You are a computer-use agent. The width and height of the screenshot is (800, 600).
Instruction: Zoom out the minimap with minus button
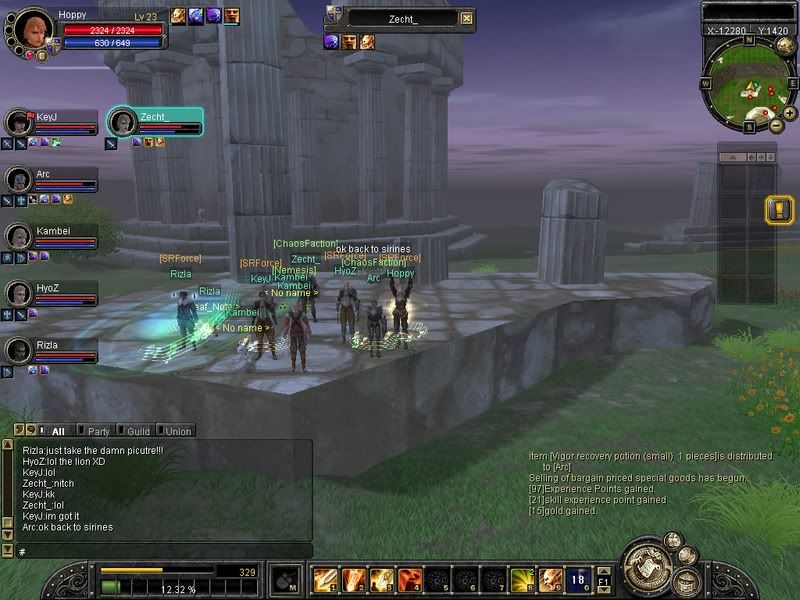(776, 125)
